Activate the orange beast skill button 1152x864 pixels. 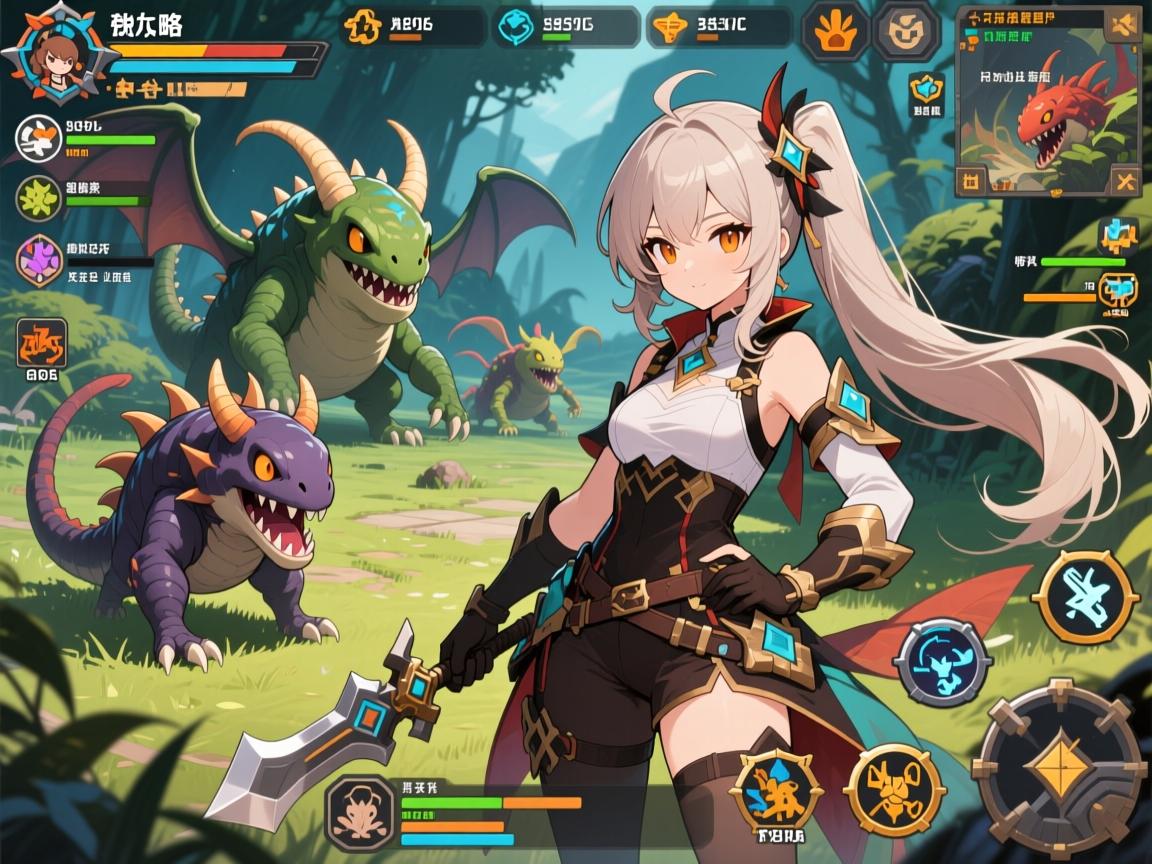pos(894,790)
